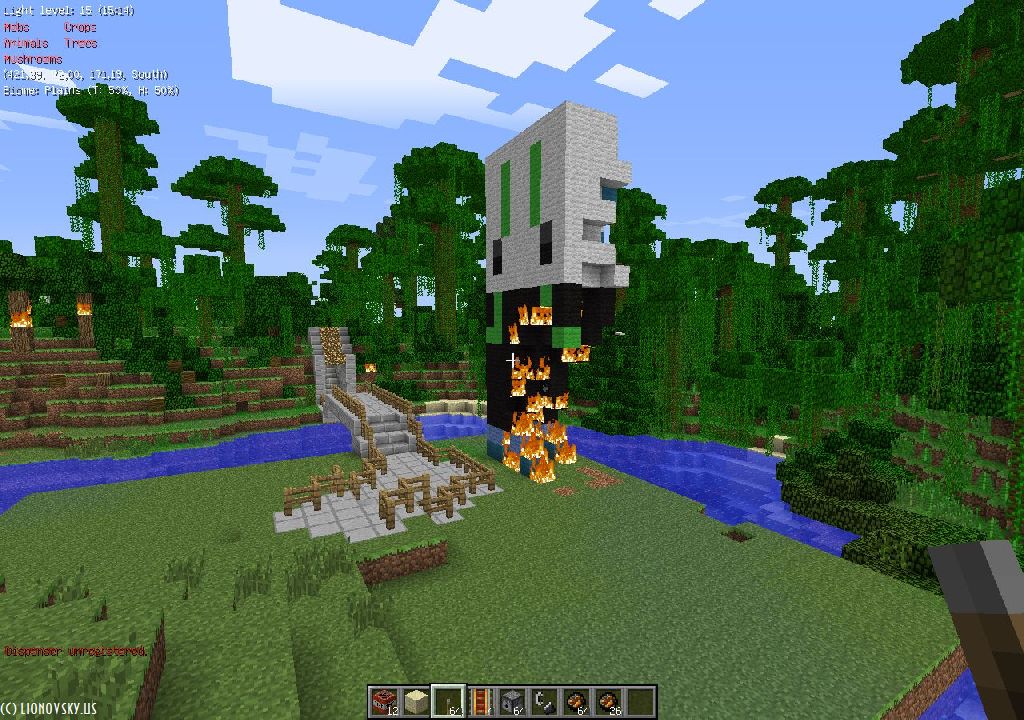Select the TNT hotbar slot

point(384,701)
